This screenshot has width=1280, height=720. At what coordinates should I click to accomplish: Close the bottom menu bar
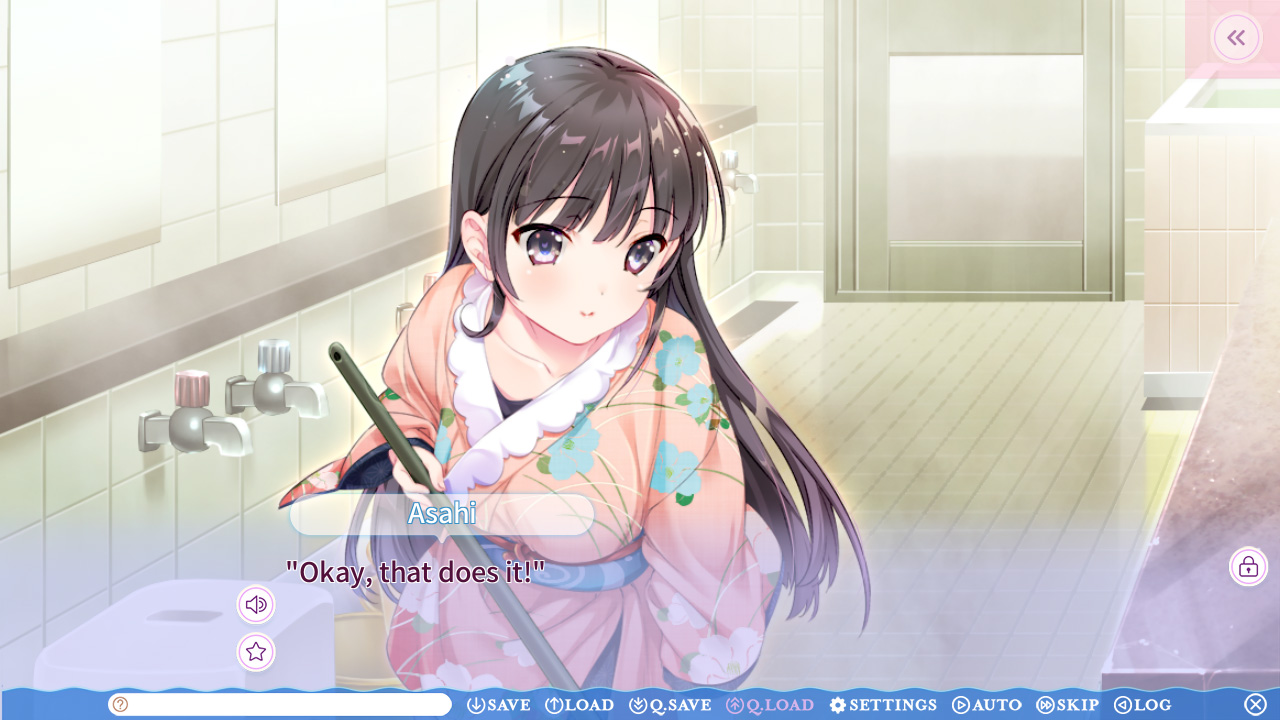coord(1255,705)
